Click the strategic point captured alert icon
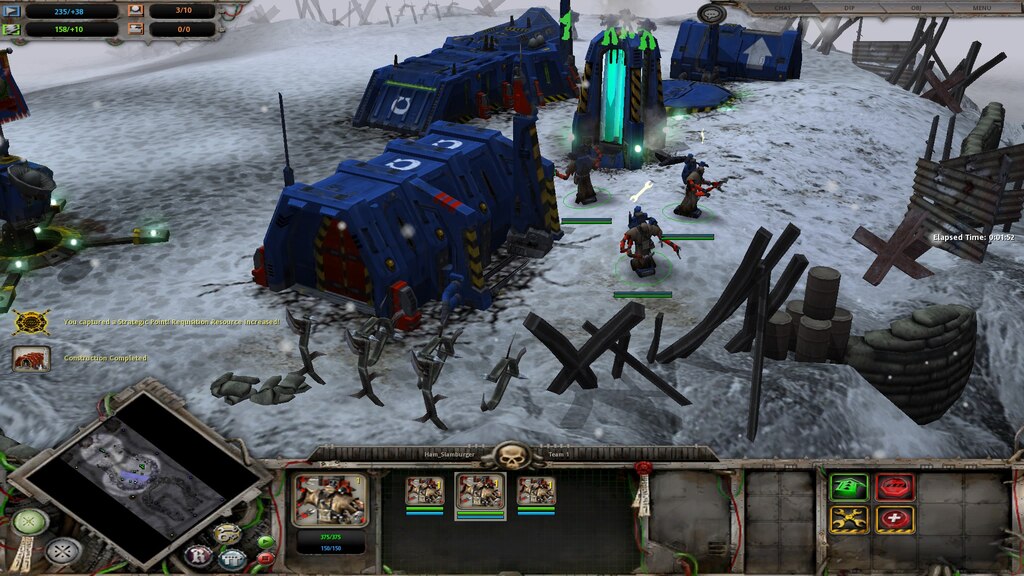 click(x=31, y=322)
